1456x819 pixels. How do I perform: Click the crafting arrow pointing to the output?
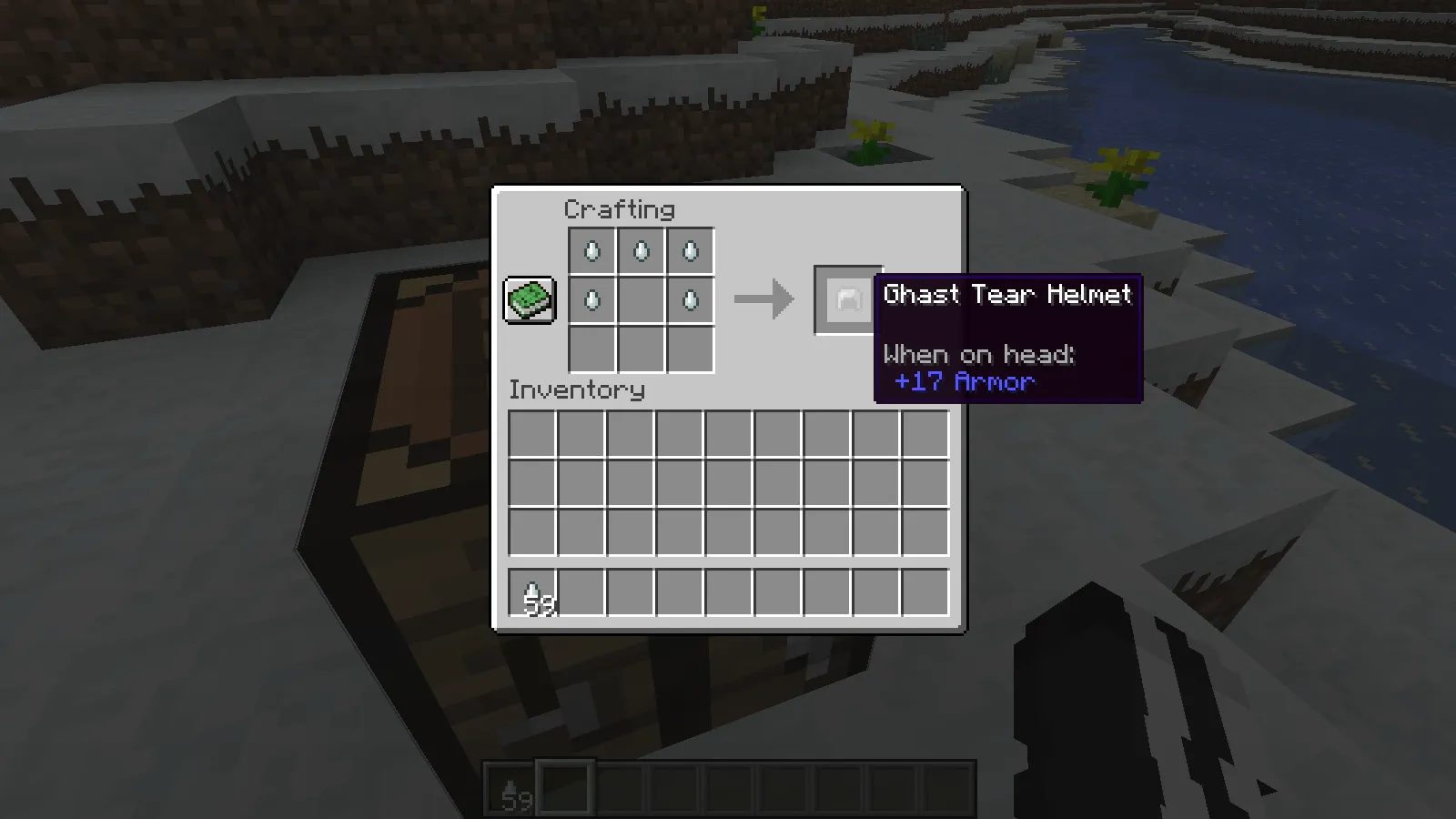[x=764, y=300]
